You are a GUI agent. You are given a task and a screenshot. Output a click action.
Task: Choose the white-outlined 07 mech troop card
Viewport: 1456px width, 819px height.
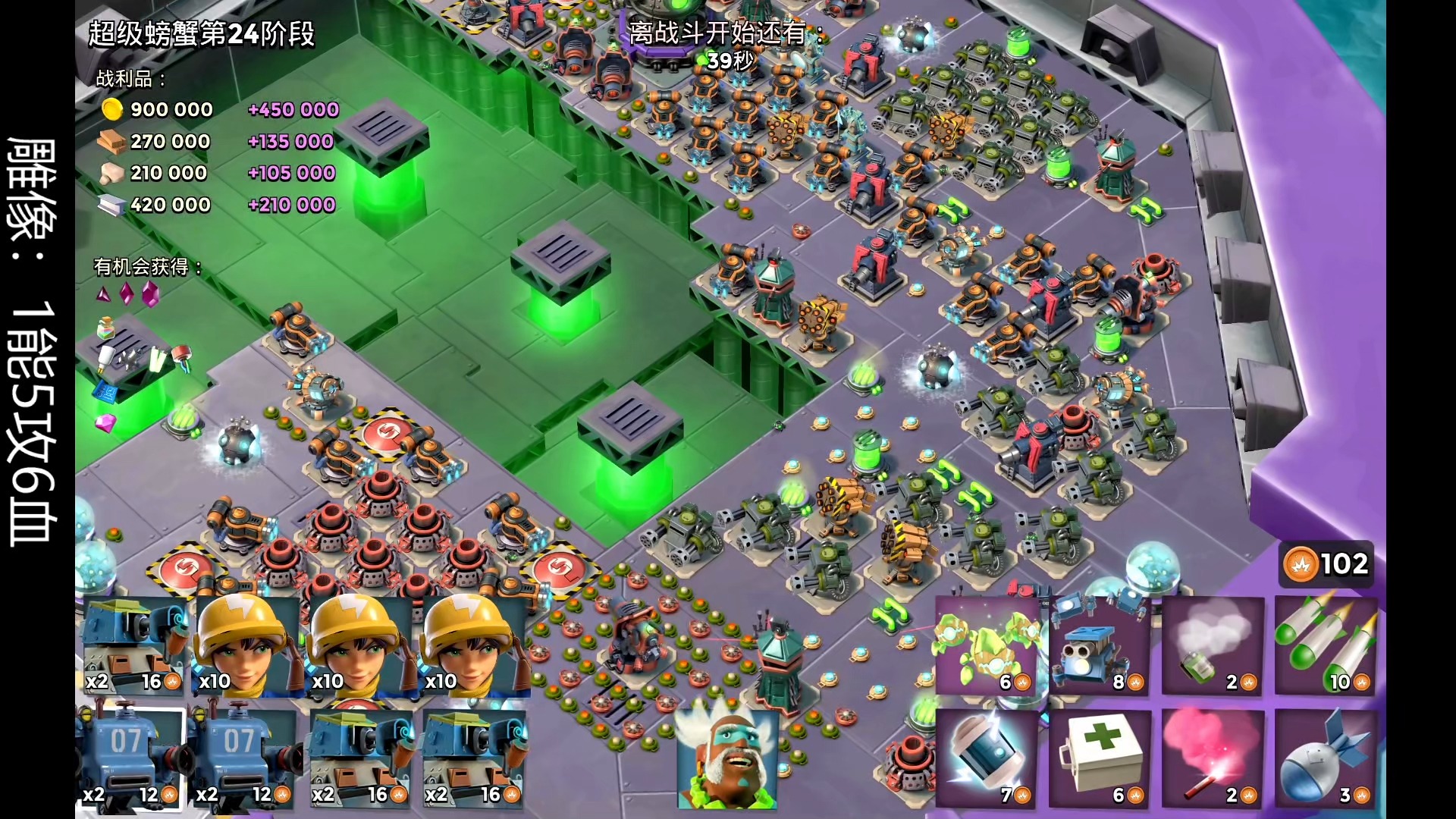click(132, 759)
